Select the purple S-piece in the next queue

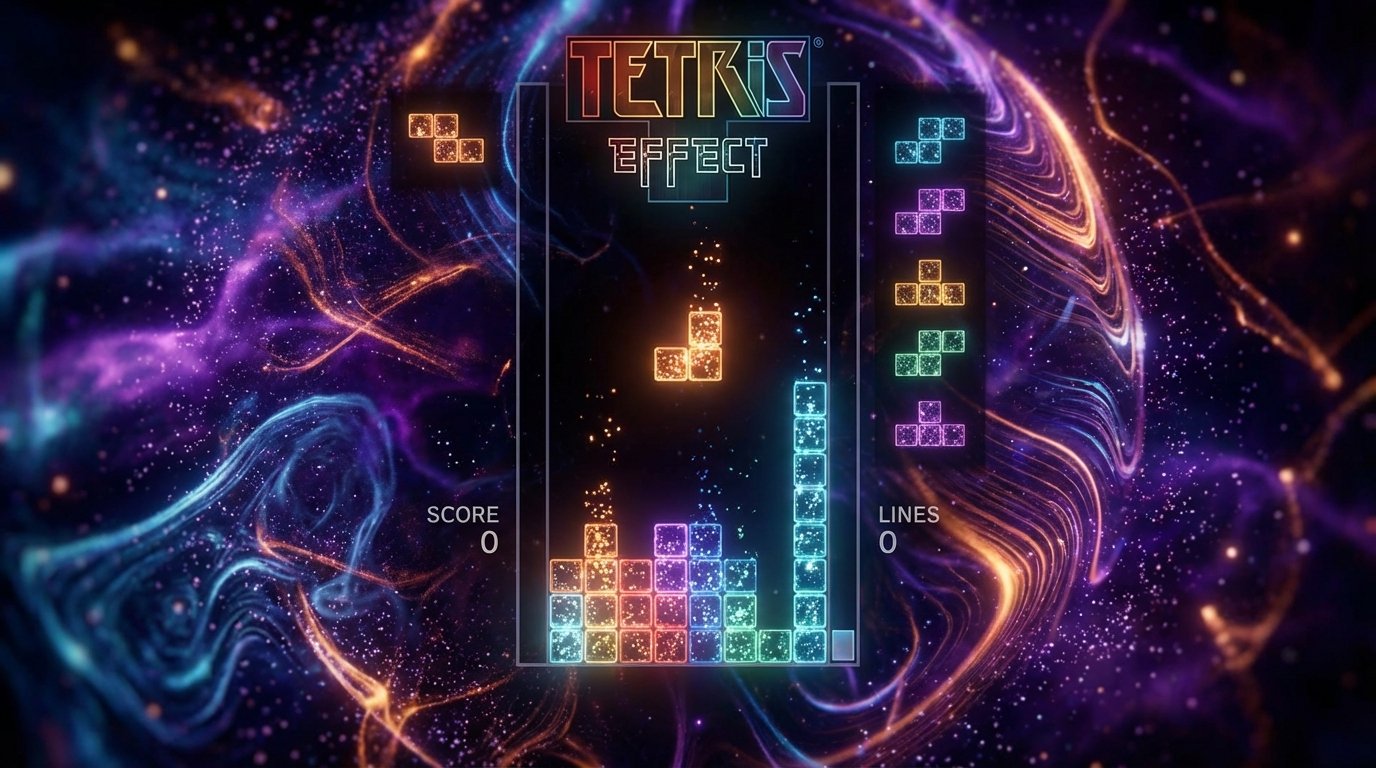coord(930,210)
